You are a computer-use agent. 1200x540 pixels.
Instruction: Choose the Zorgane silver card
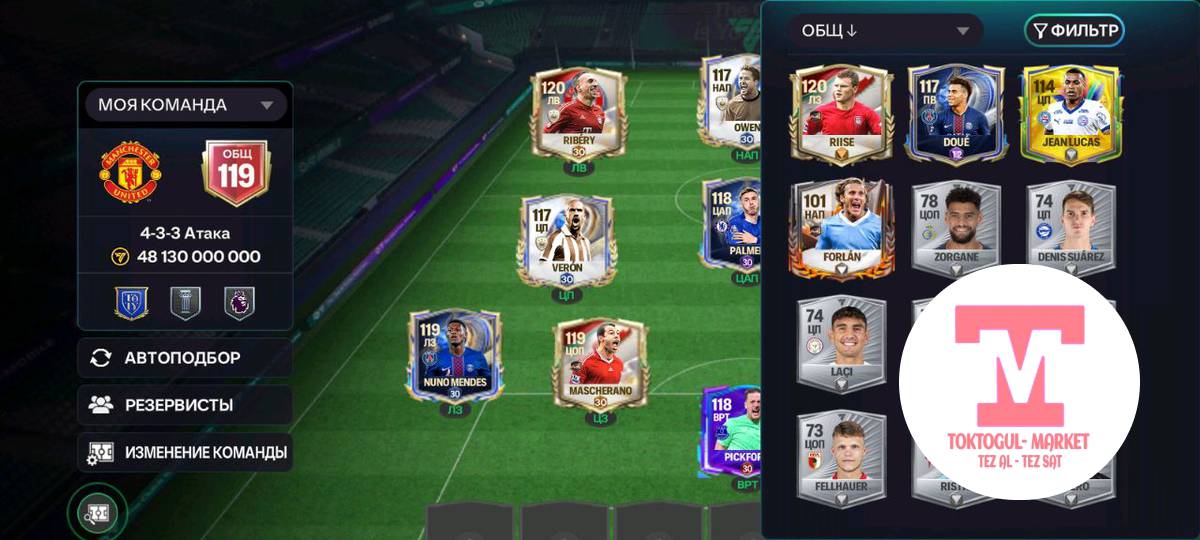click(955, 230)
